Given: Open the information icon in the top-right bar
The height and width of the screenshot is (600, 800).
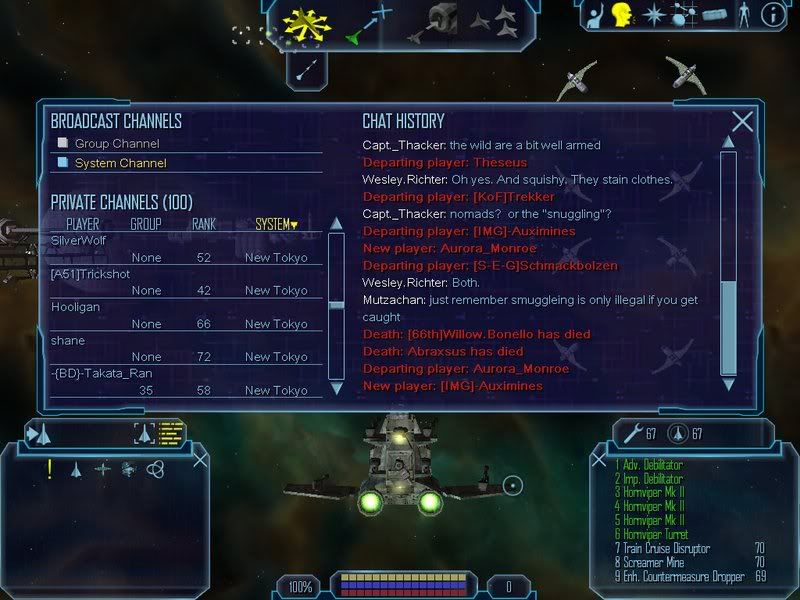Looking at the screenshot, I should [x=772, y=15].
